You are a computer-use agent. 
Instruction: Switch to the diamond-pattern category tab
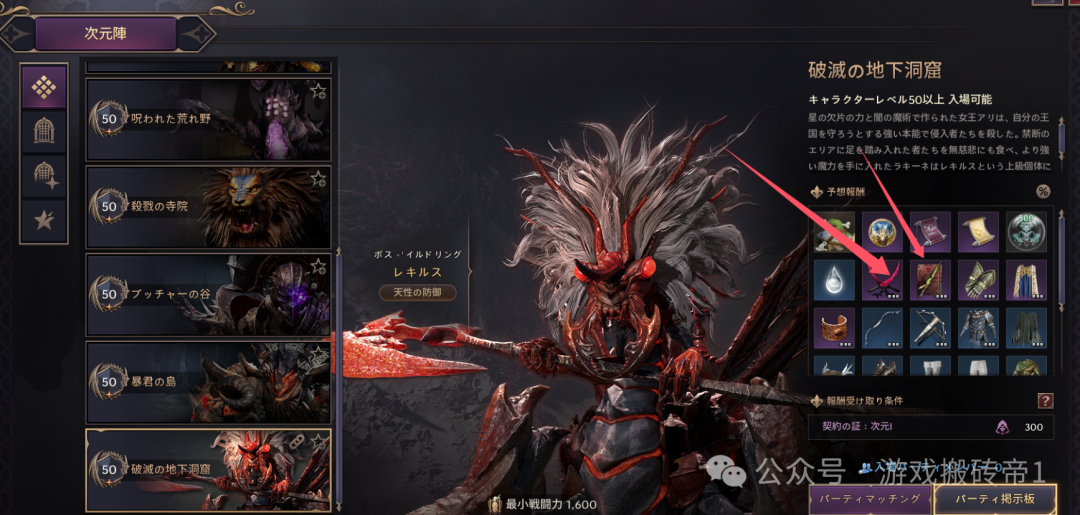44,87
